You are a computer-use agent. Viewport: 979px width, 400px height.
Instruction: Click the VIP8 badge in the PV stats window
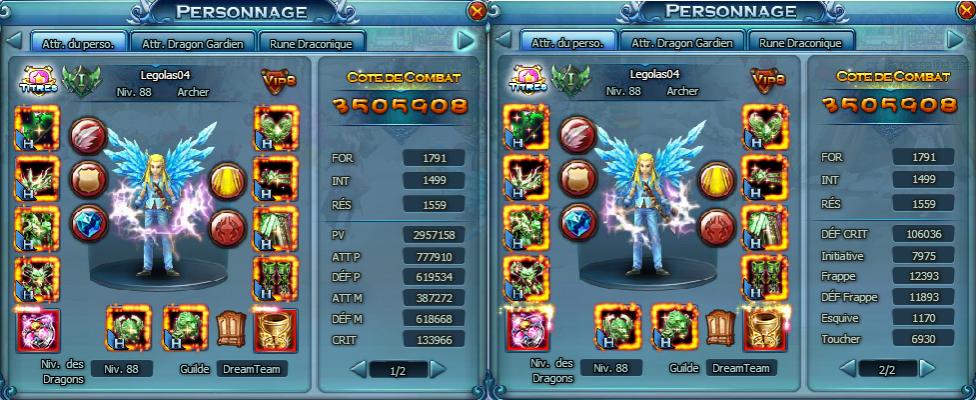(x=277, y=80)
